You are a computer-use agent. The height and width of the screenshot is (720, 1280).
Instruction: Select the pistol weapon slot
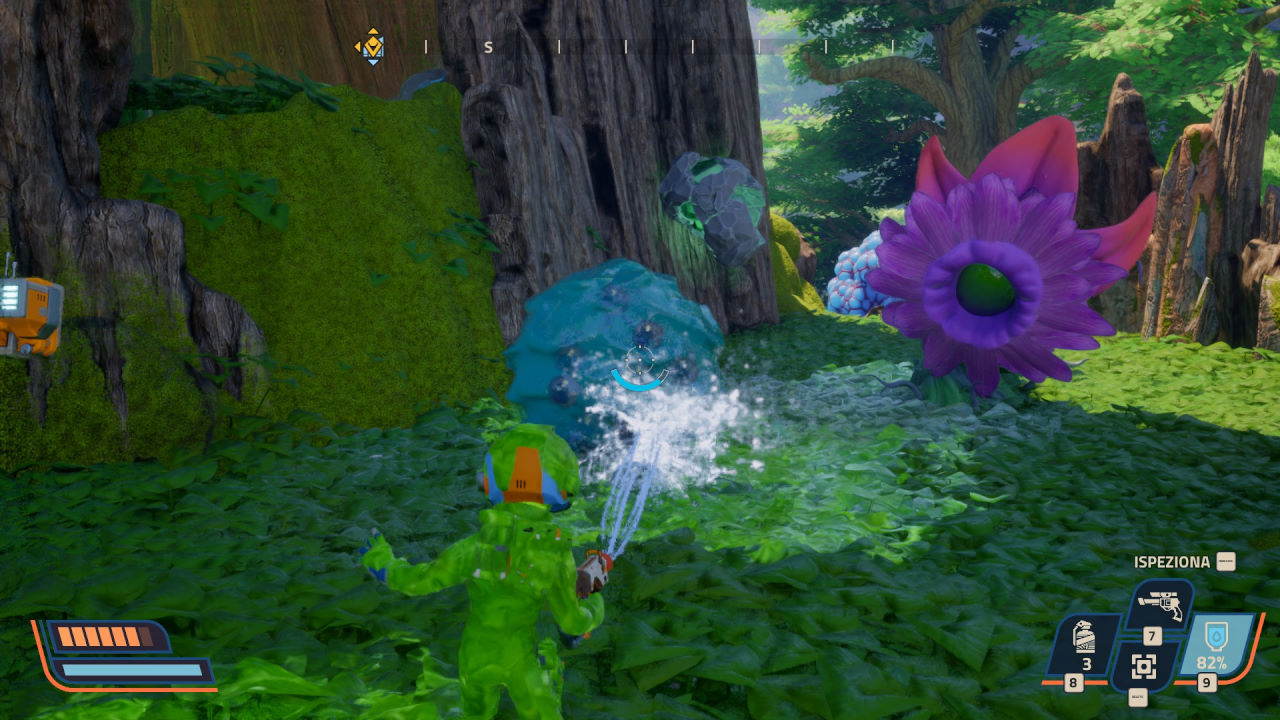tap(1161, 606)
